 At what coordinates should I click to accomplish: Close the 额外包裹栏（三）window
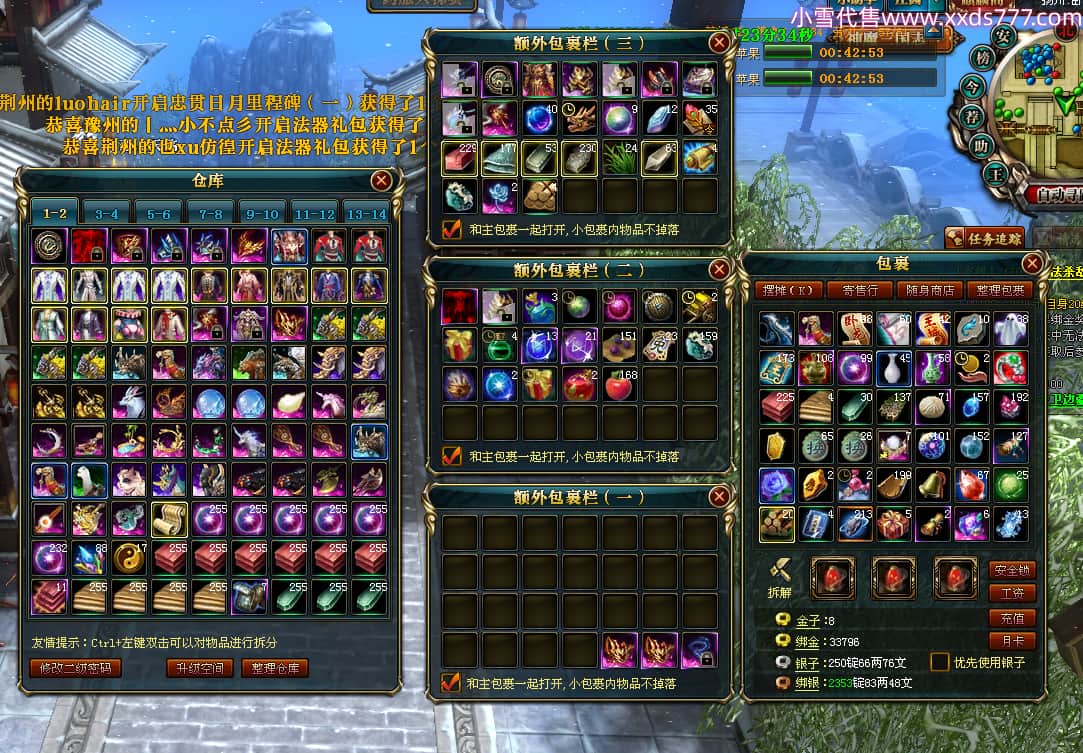pyautogui.click(x=719, y=42)
